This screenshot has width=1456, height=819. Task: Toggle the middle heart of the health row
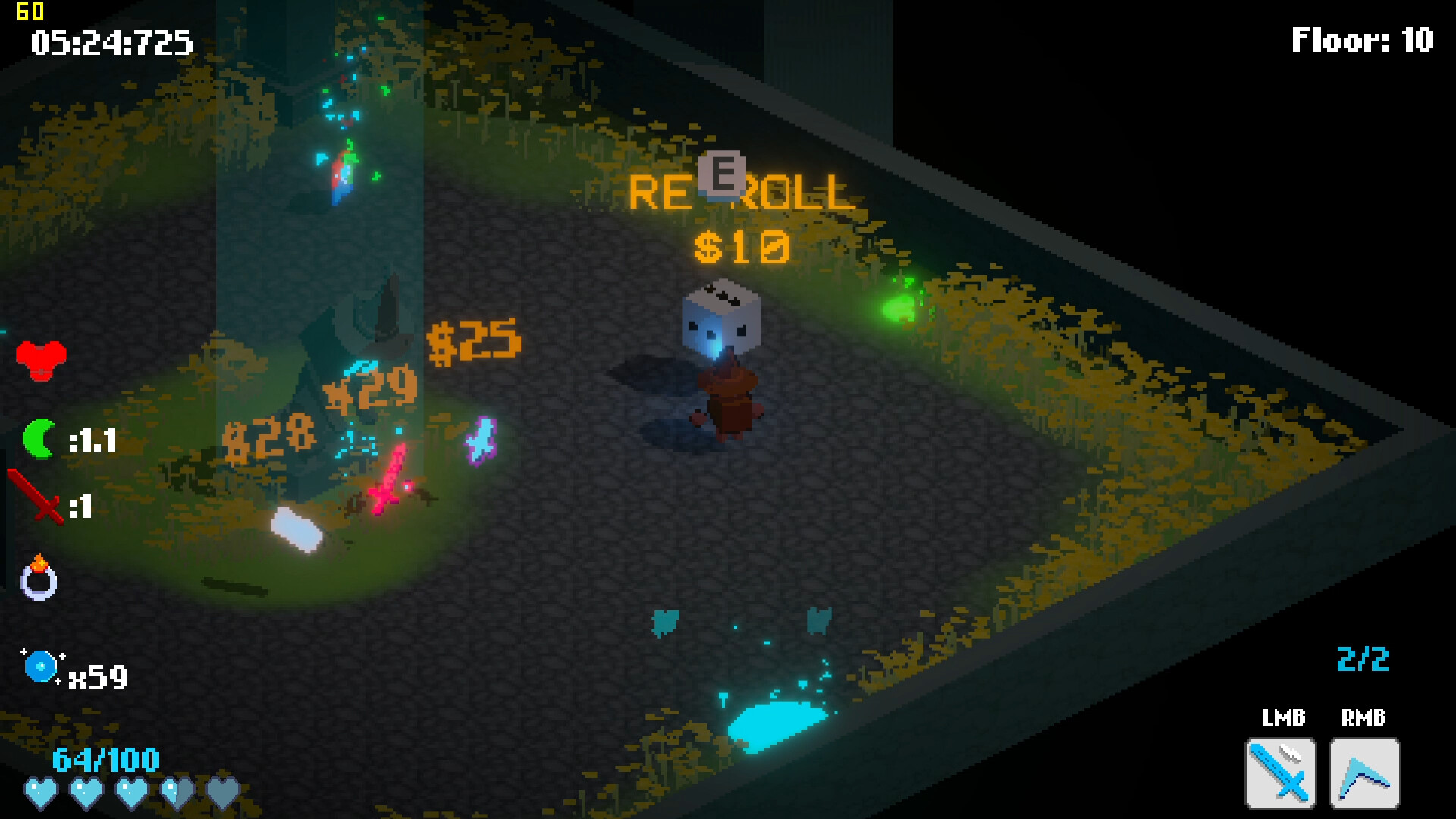[x=131, y=791]
